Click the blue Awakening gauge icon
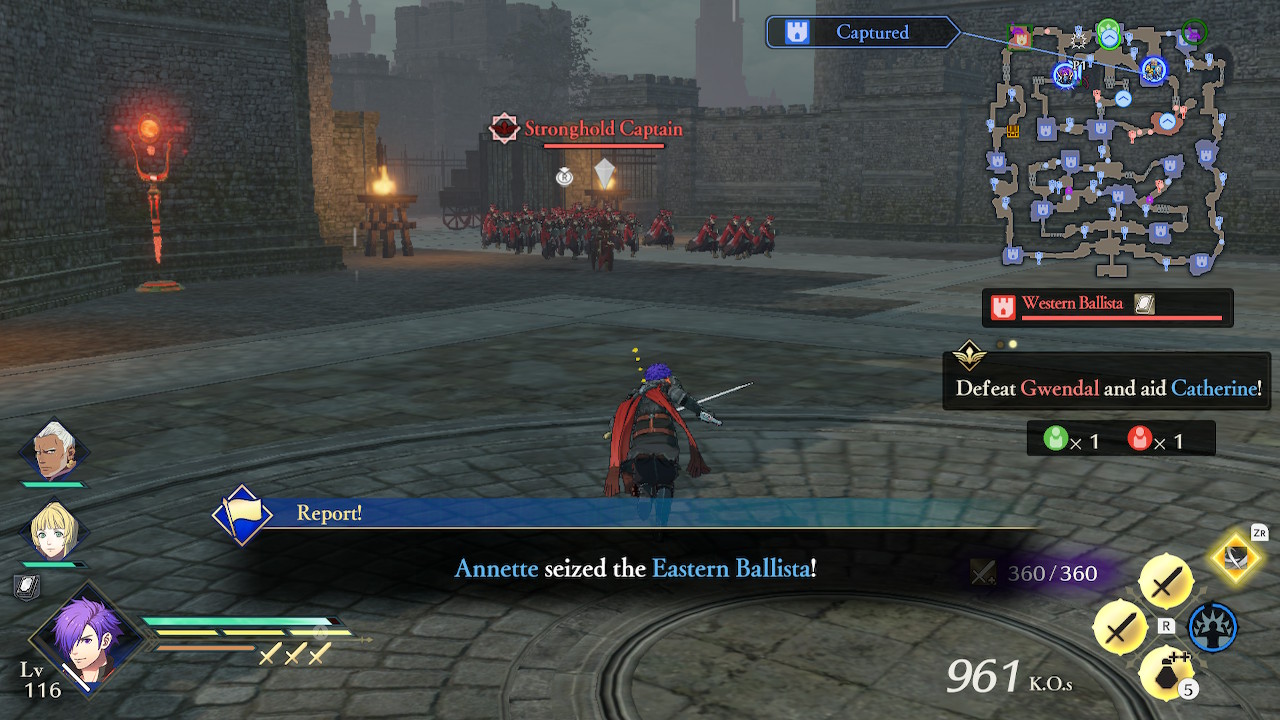 (1211, 628)
